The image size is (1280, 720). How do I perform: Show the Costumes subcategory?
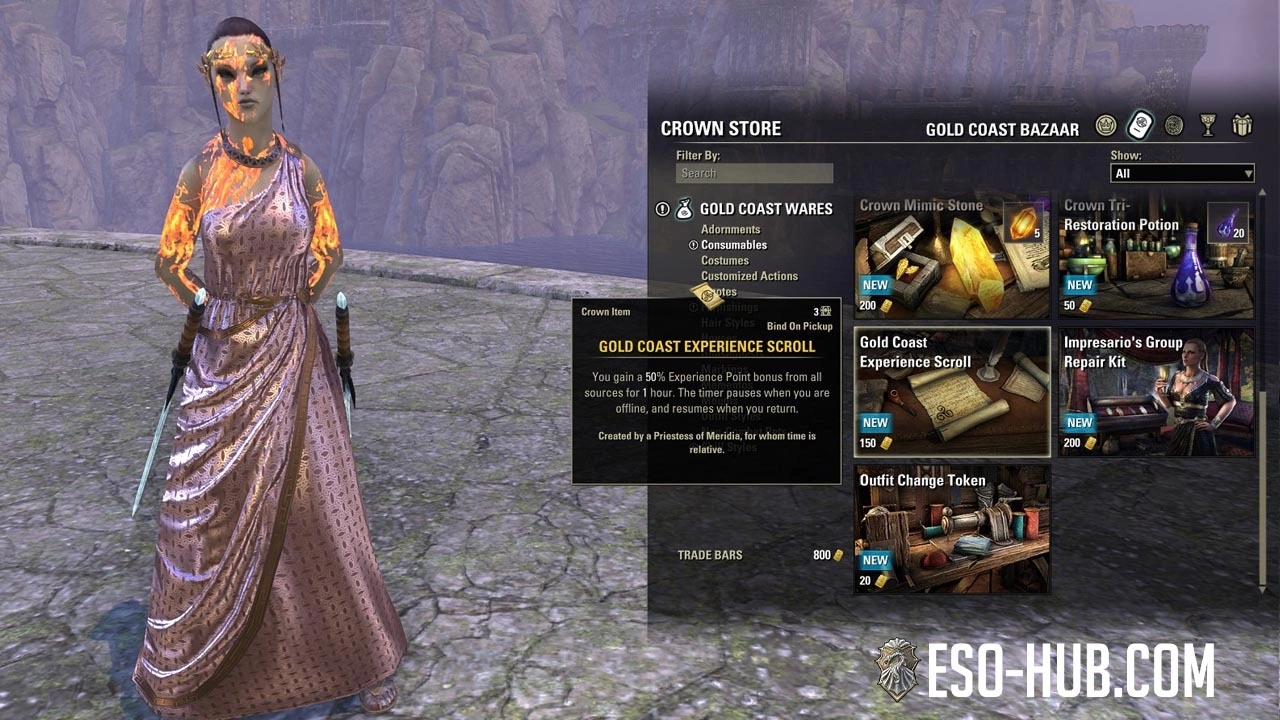(x=725, y=261)
